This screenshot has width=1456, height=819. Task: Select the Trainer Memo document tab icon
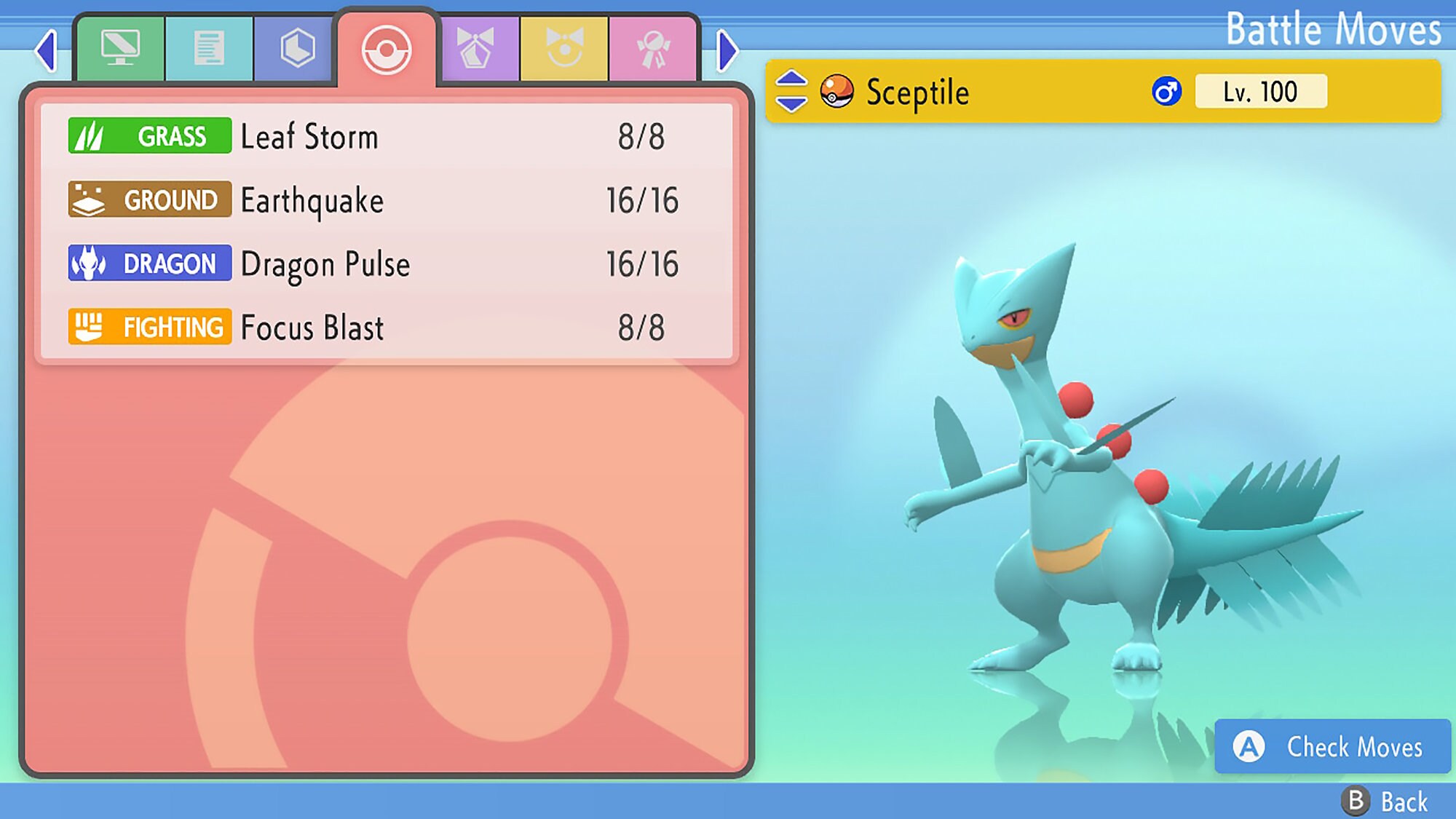coord(209,45)
